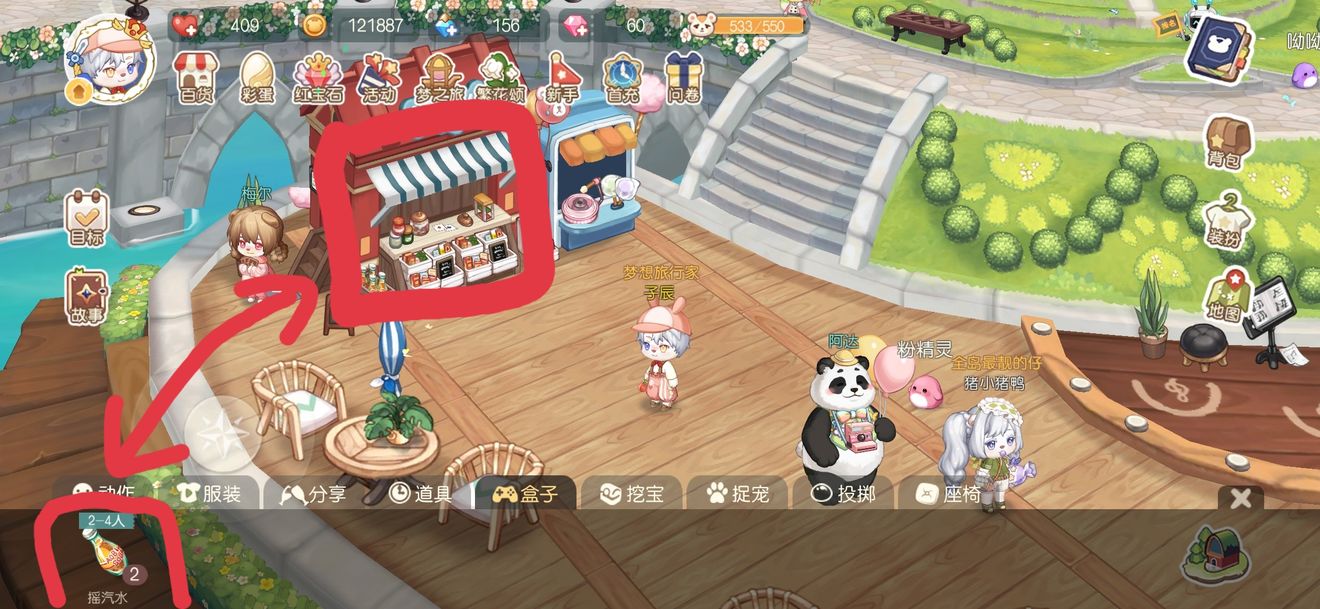Open the 首充 first recharge offer
Screen dimensions: 1320x609
622,76
